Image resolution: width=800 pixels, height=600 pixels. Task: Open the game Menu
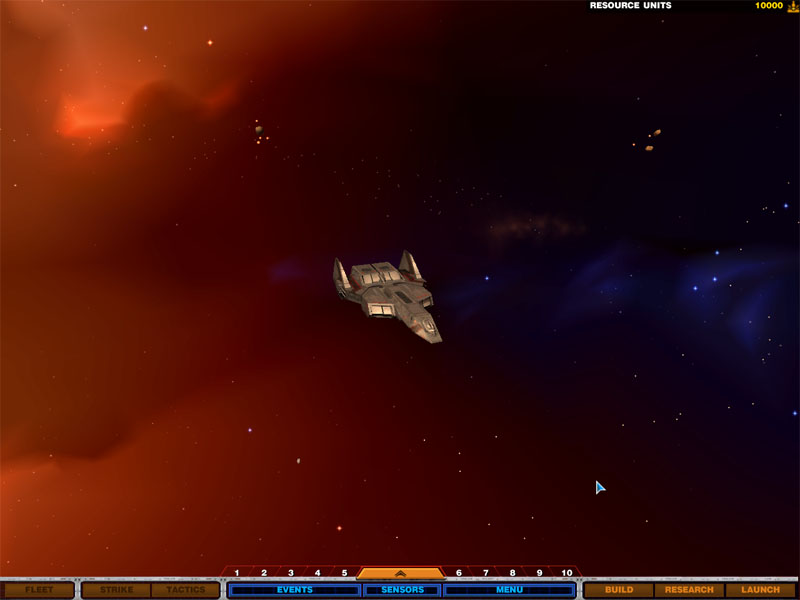pyautogui.click(x=509, y=590)
